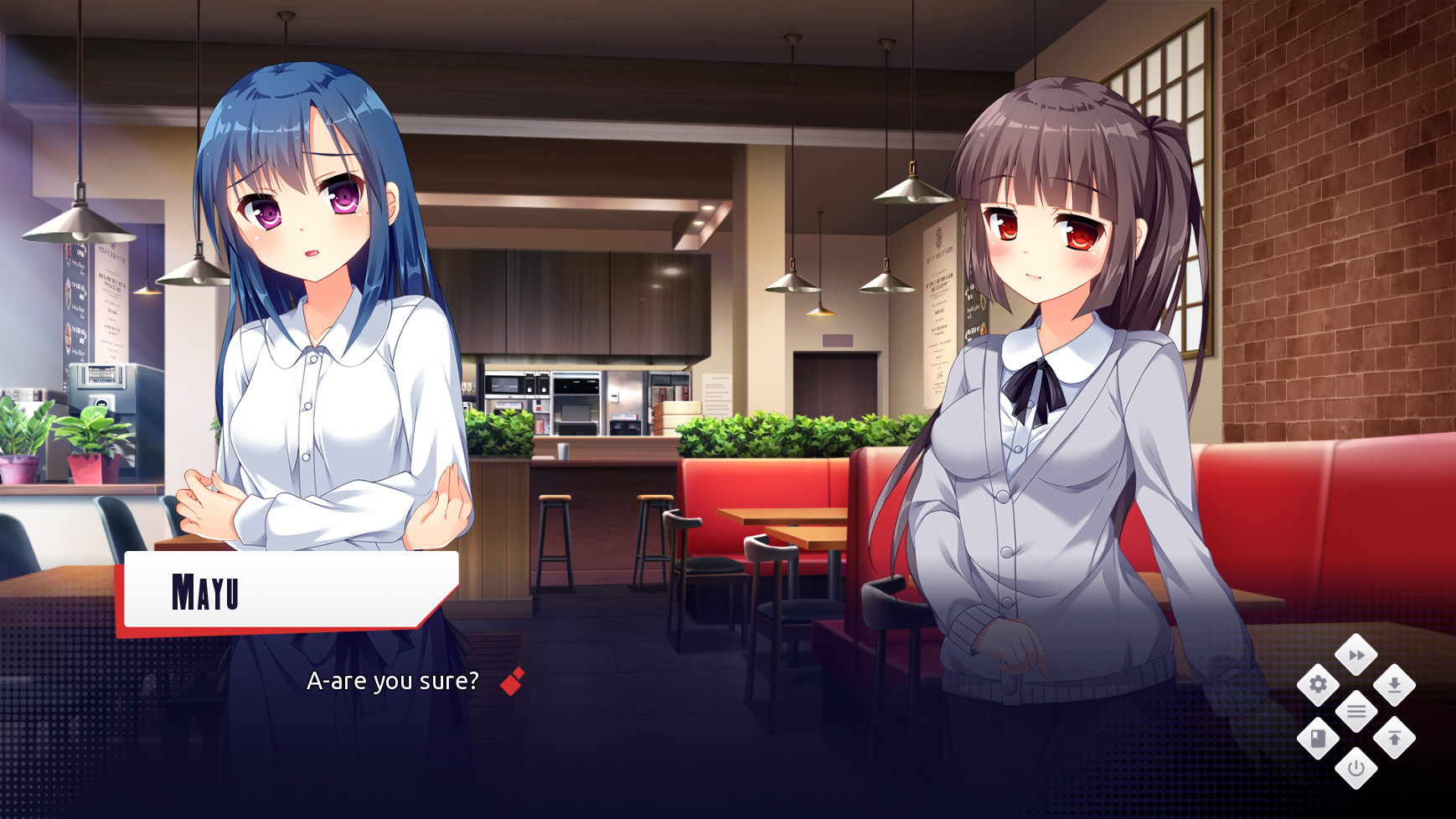
Task: Click the red diamond advance indicator
Action: pos(513,682)
